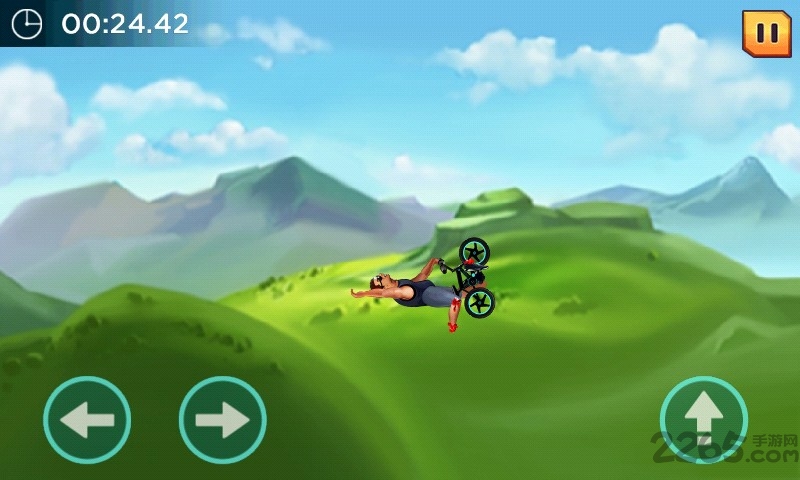The width and height of the screenshot is (800, 480).
Task: Tap the left arrow control button
Action: pos(87,420)
